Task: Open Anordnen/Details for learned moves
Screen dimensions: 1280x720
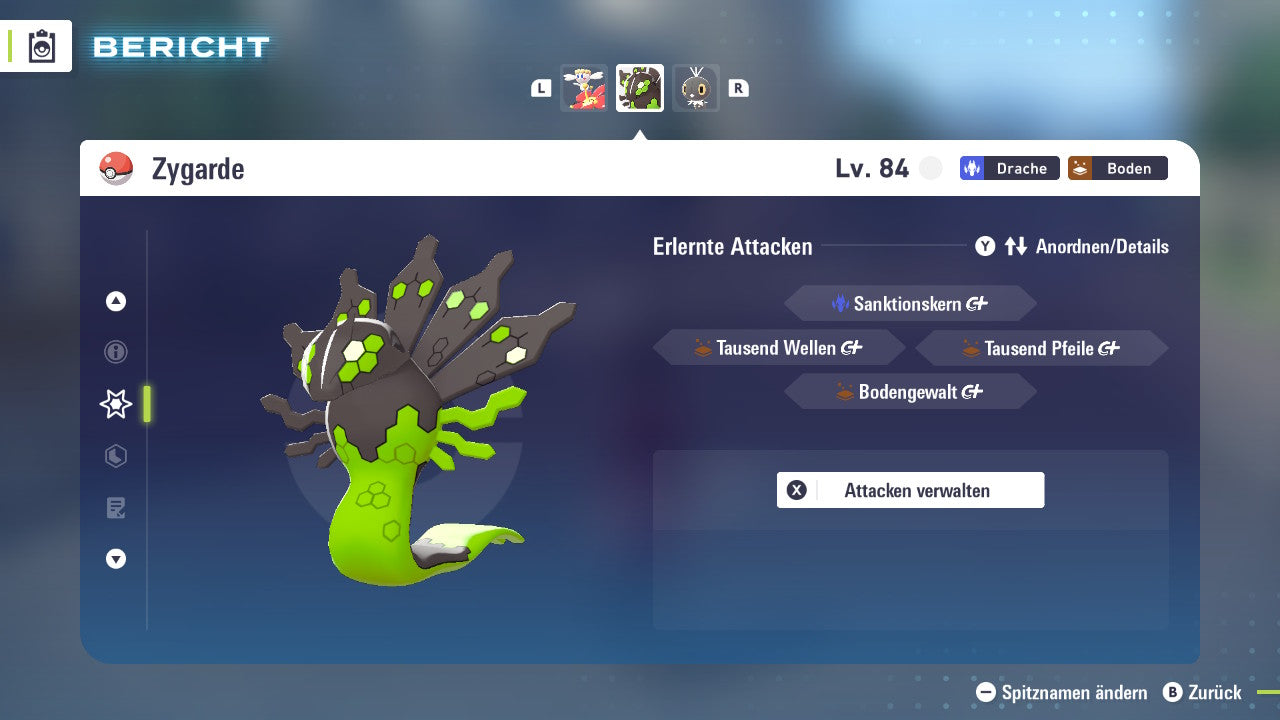Action: point(1072,246)
